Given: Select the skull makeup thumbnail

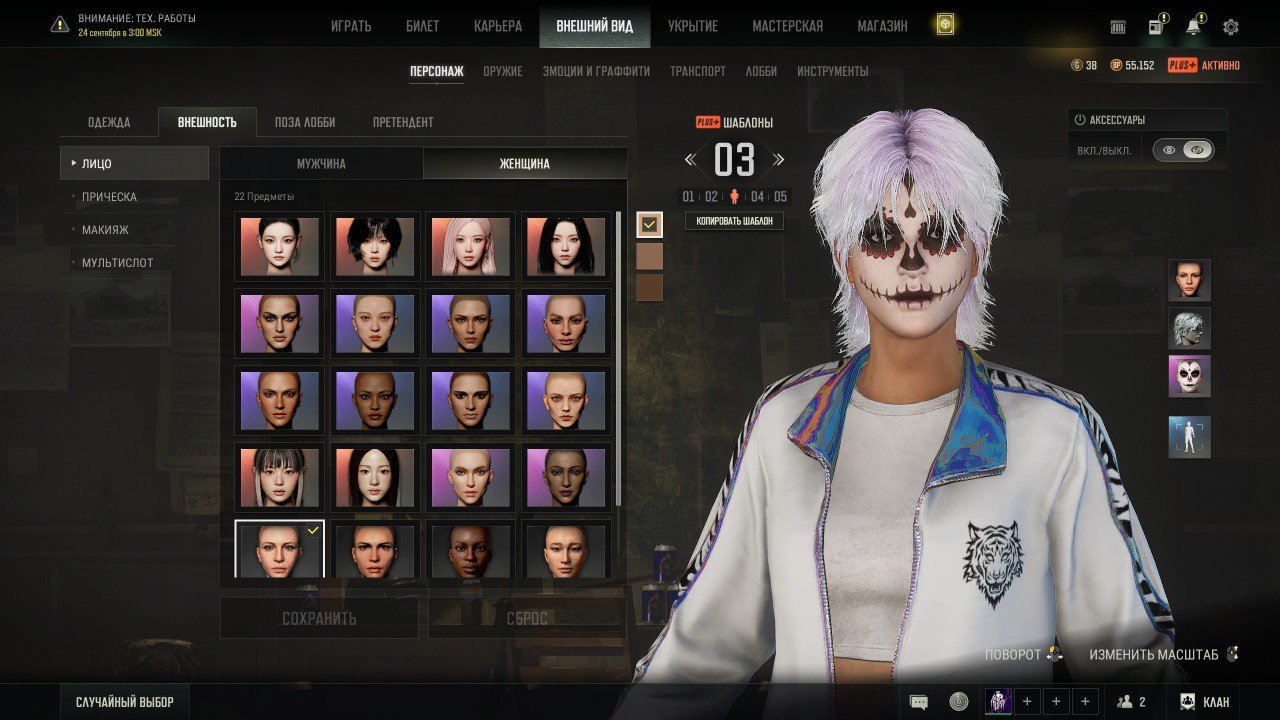Looking at the screenshot, I should point(1189,376).
